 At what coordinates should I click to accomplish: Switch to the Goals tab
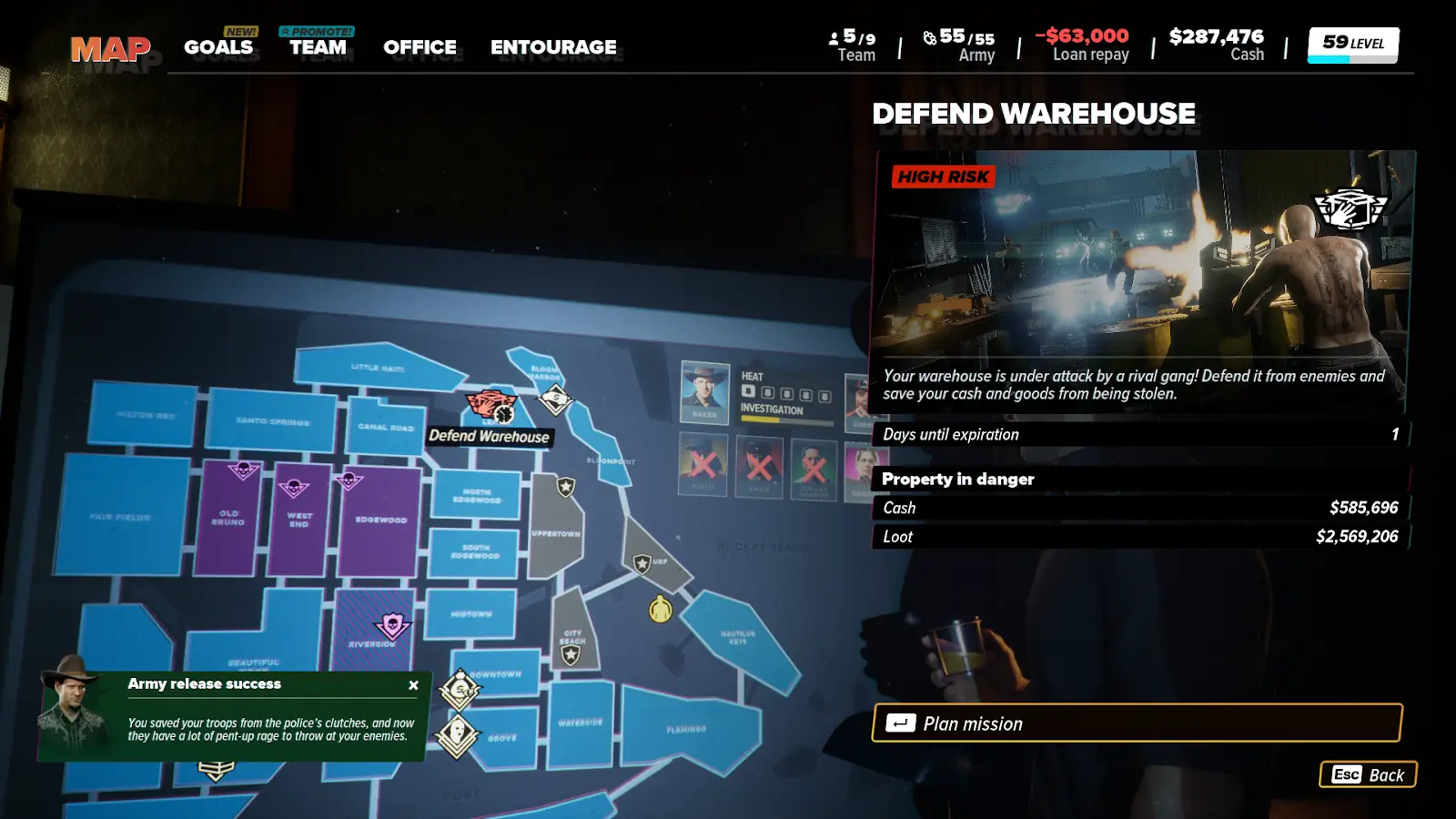click(218, 47)
